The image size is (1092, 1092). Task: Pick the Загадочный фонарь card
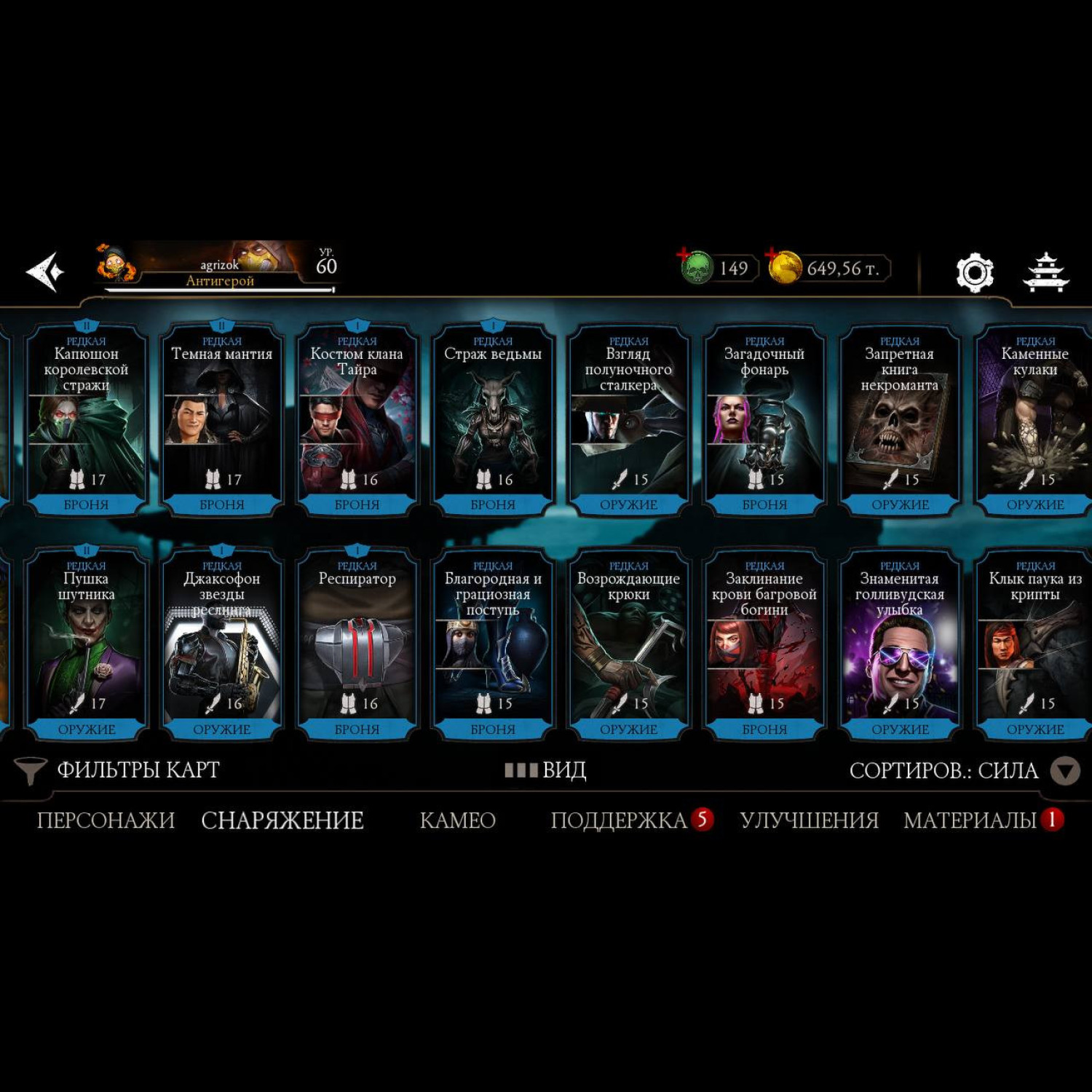pyautogui.click(x=764, y=420)
